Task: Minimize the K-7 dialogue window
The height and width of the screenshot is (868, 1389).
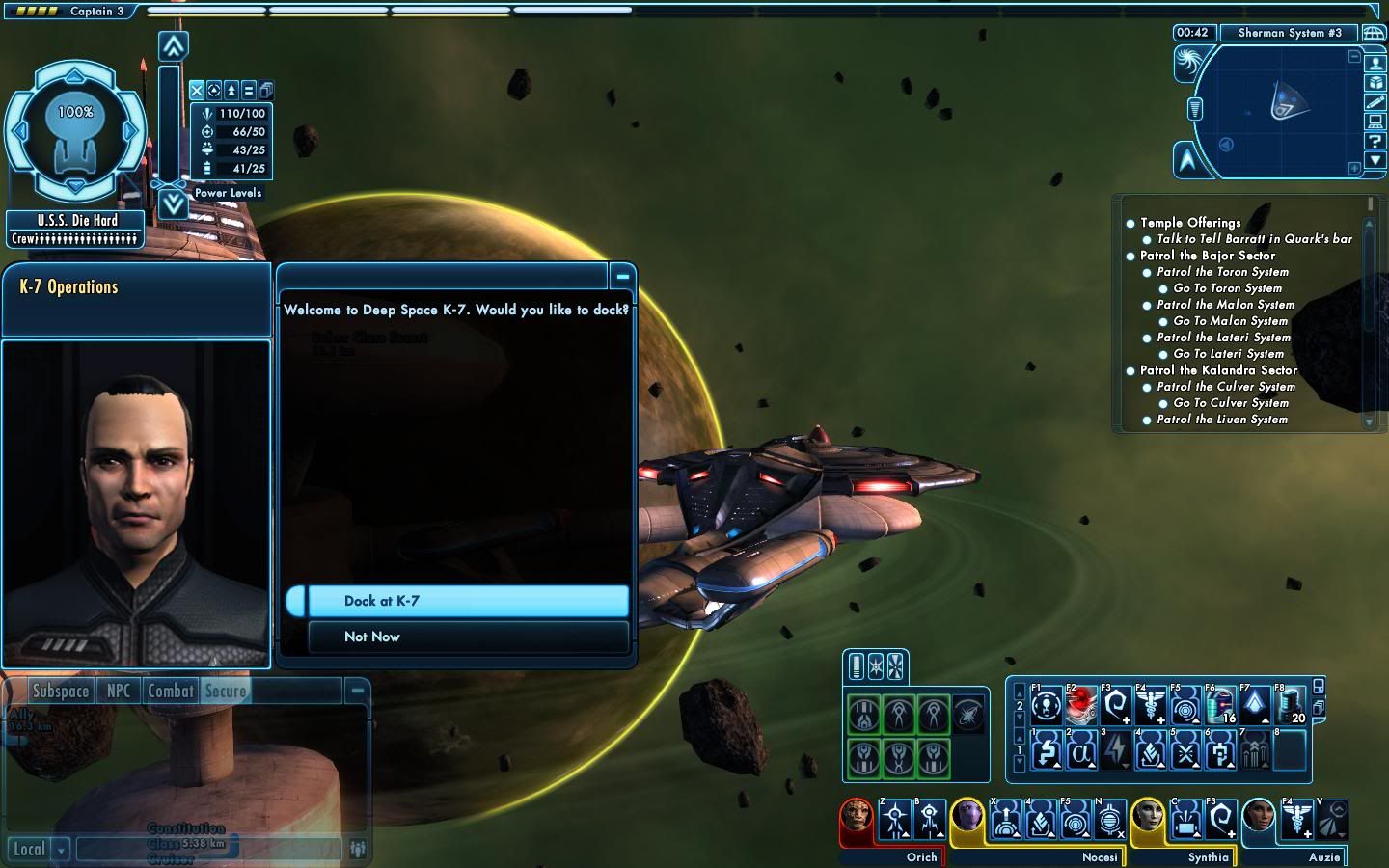Action: [623, 277]
